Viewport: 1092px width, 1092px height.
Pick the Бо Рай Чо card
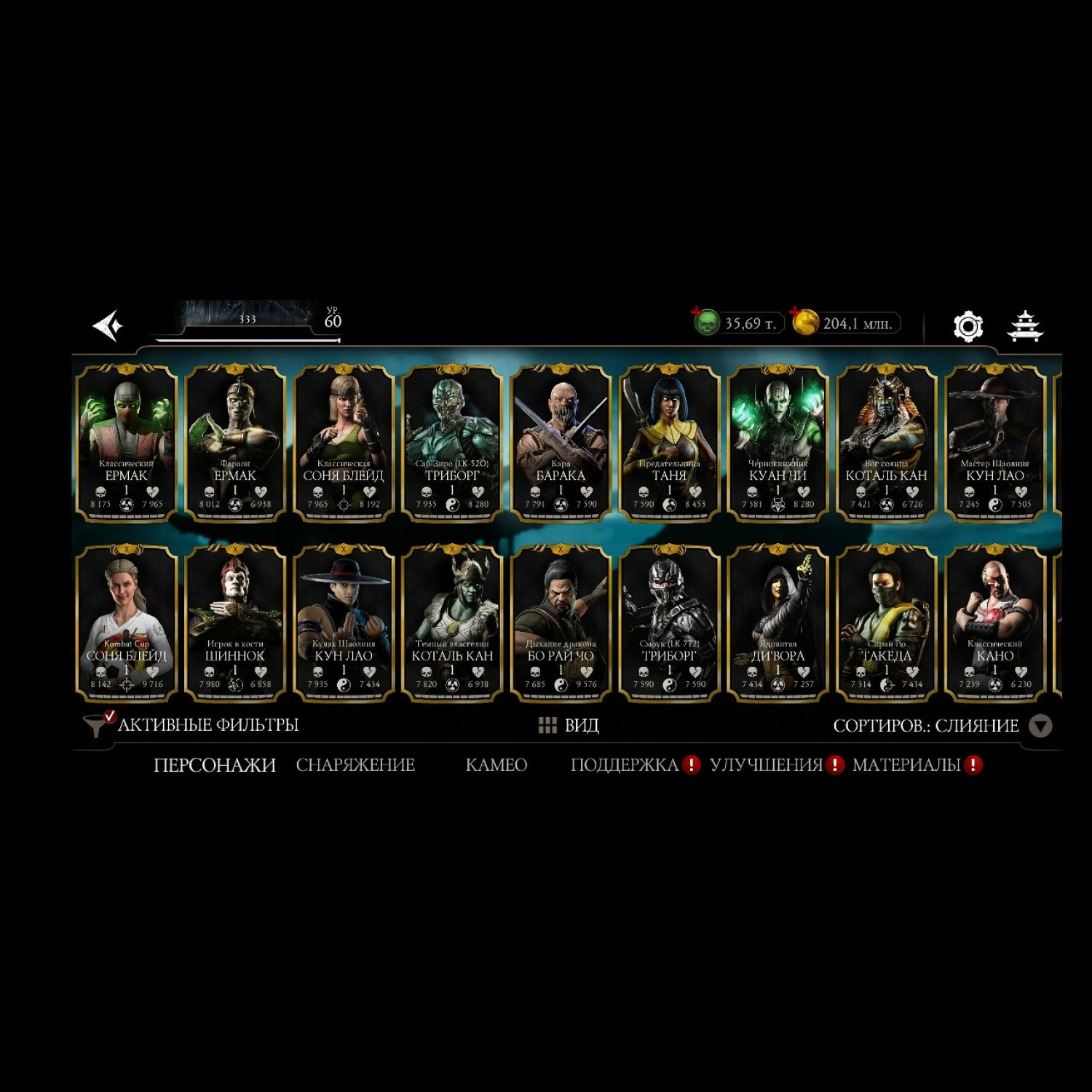561,623
